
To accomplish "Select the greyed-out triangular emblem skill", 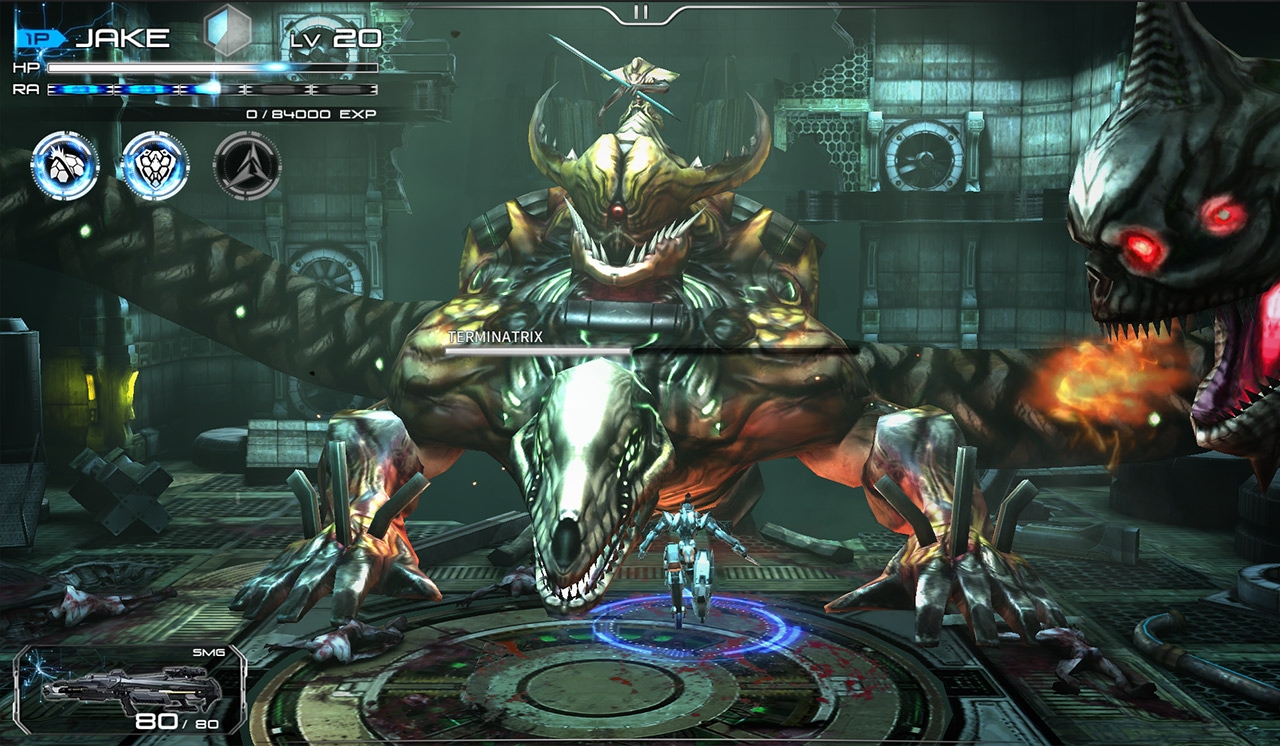I will pos(247,165).
